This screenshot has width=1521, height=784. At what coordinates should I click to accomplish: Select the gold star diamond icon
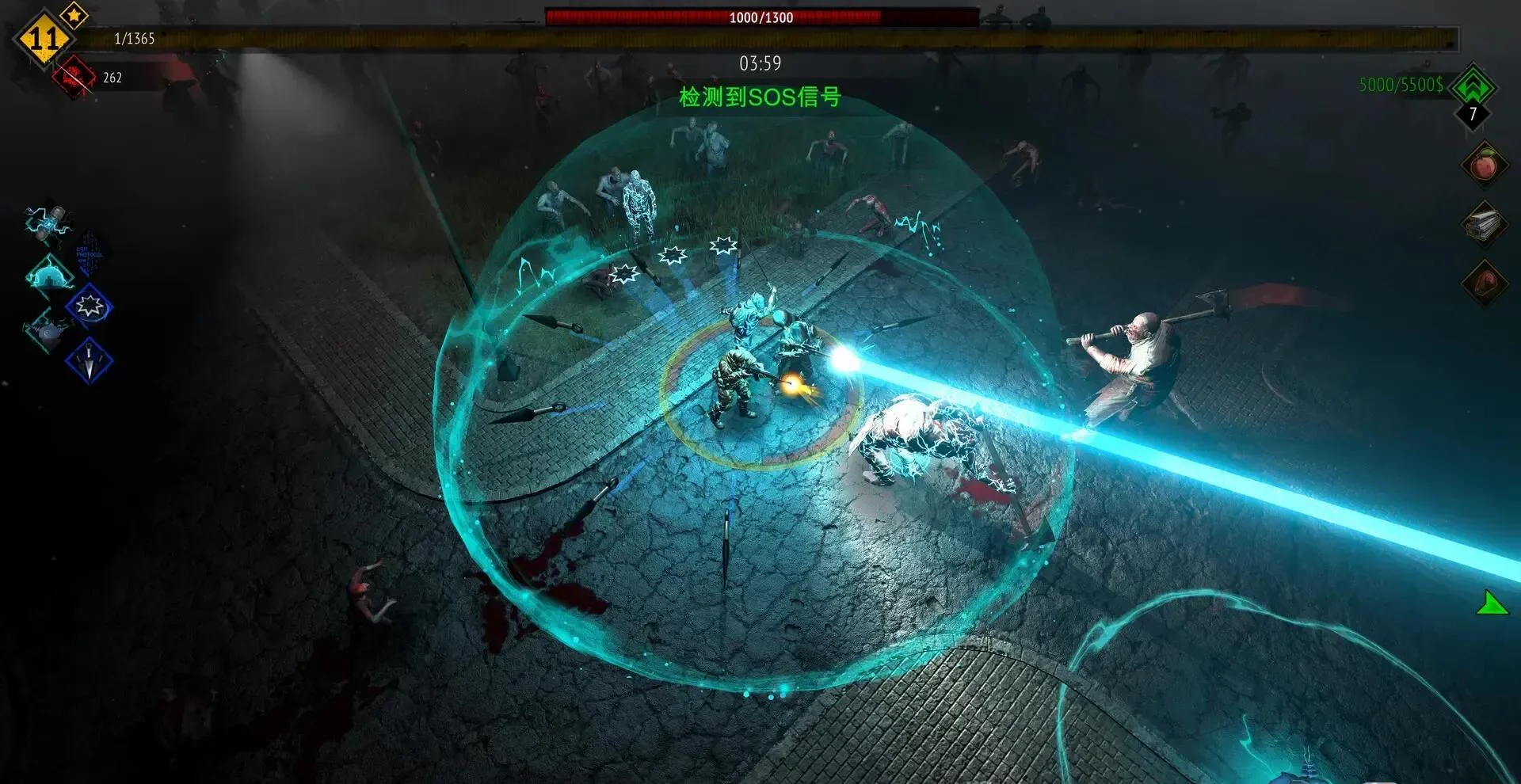click(74, 14)
